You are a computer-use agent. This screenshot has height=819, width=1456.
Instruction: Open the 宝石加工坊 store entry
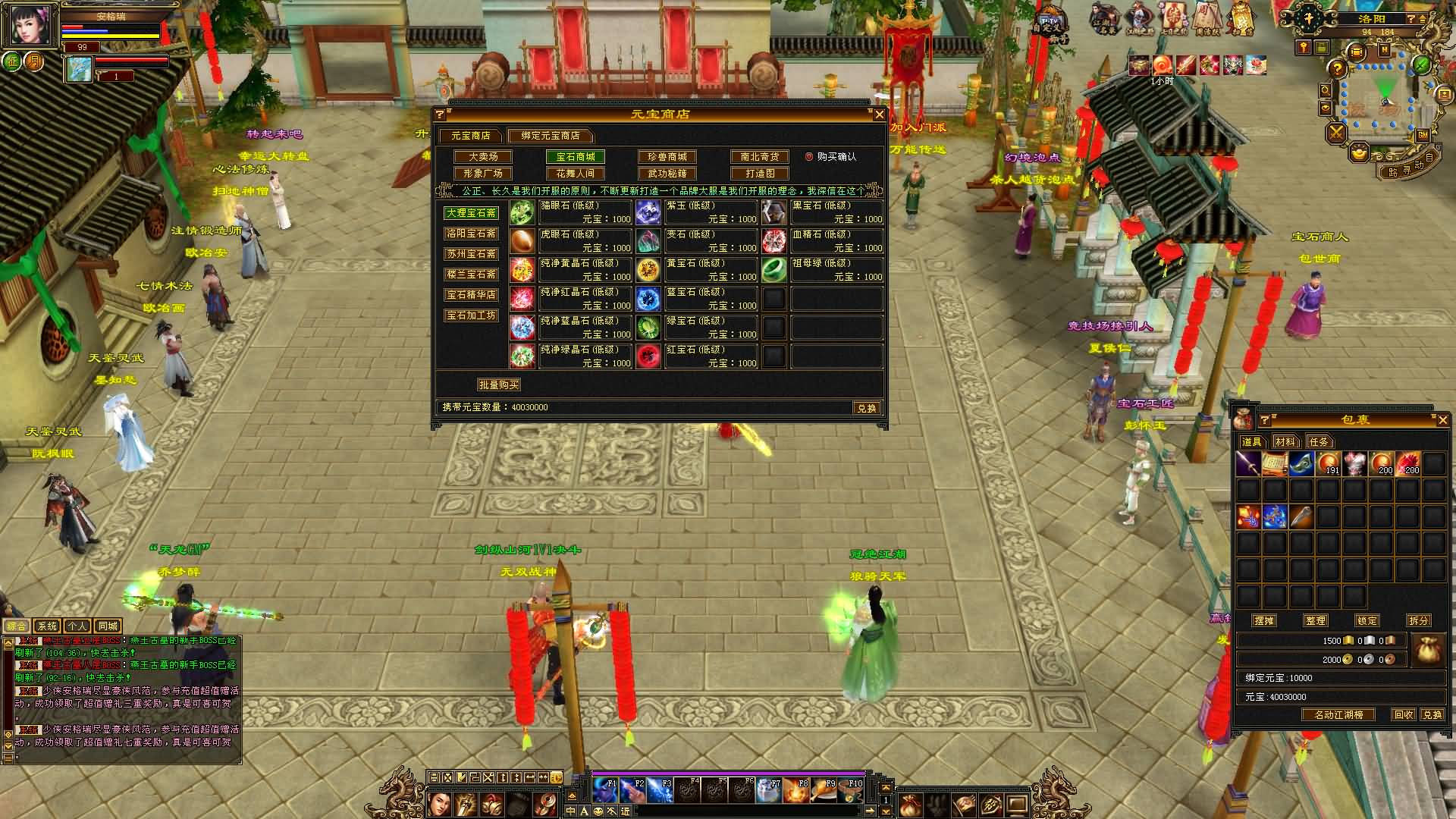(471, 315)
